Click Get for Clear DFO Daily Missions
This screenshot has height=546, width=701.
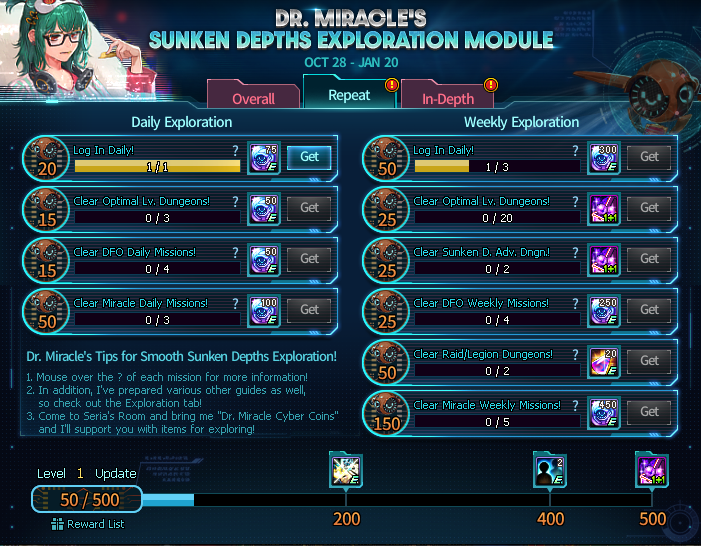click(x=309, y=259)
